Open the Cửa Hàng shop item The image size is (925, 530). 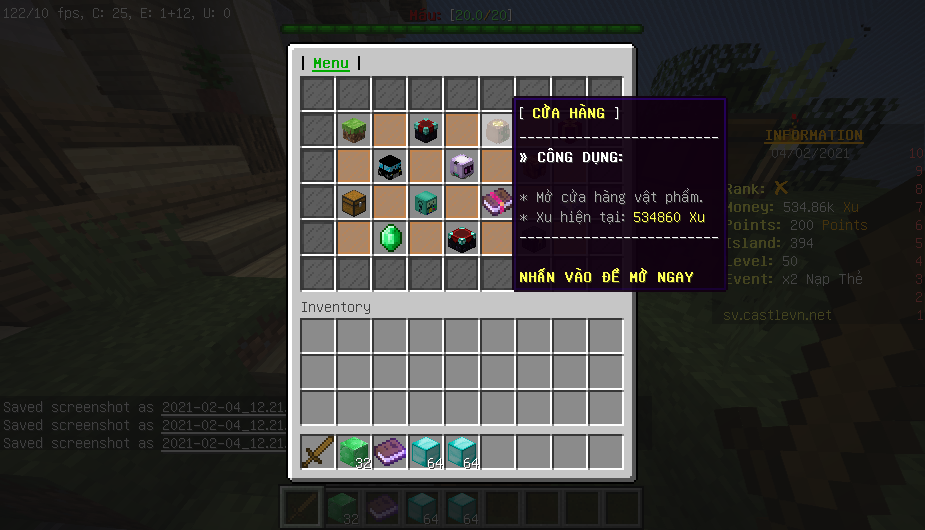497,130
